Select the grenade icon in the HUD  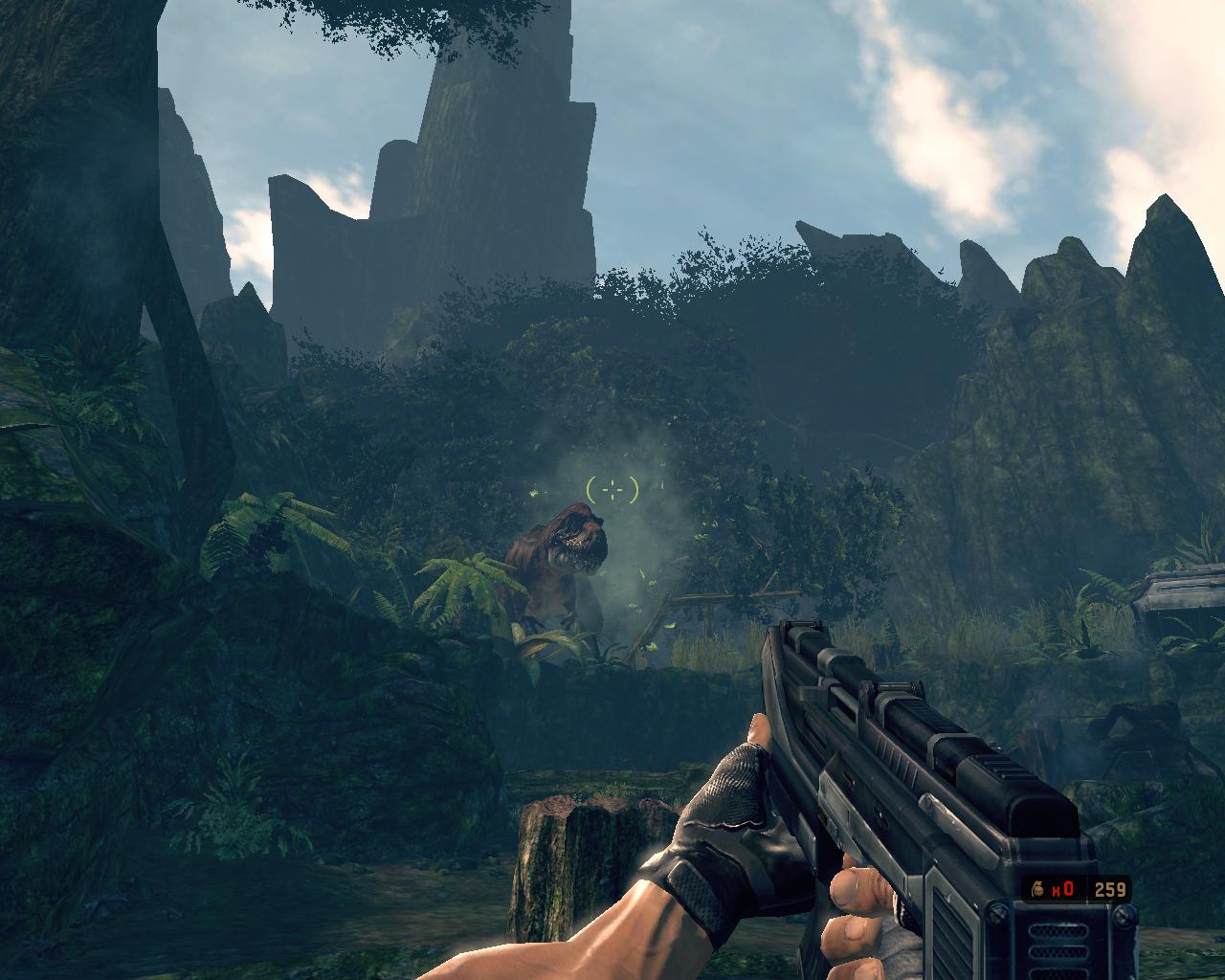pos(1038,889)
